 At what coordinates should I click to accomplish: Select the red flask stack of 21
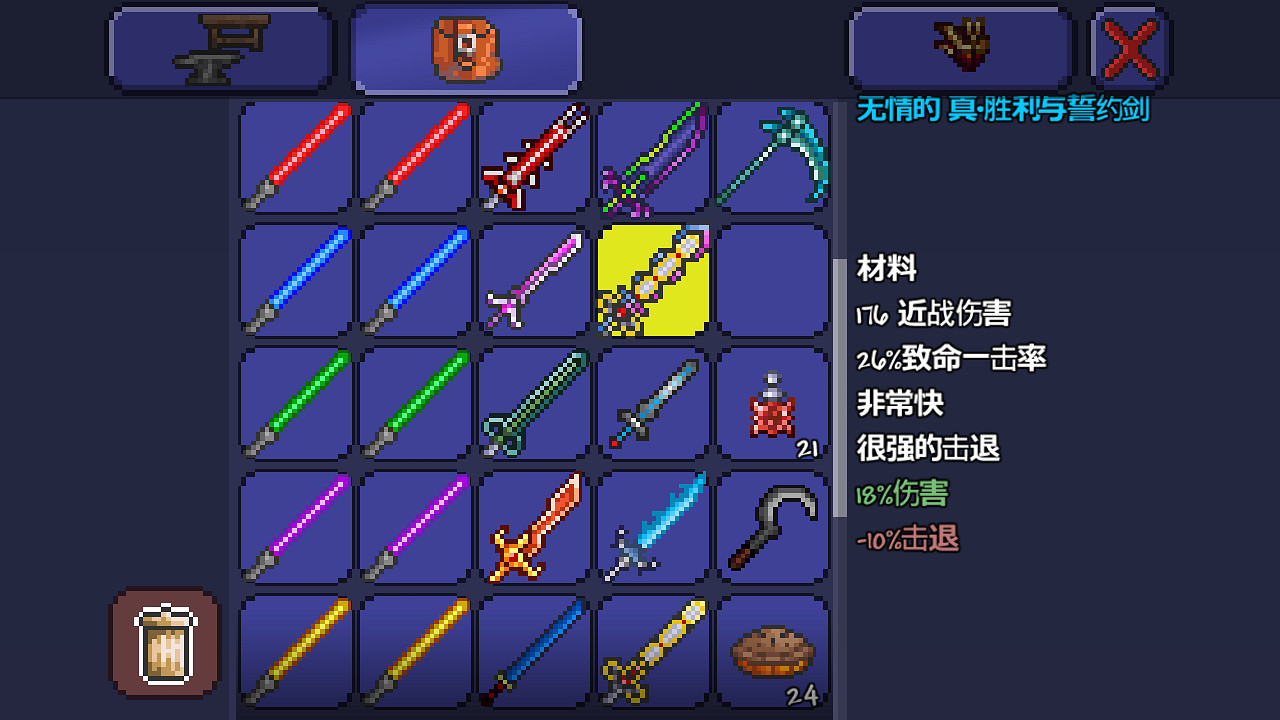774,405
